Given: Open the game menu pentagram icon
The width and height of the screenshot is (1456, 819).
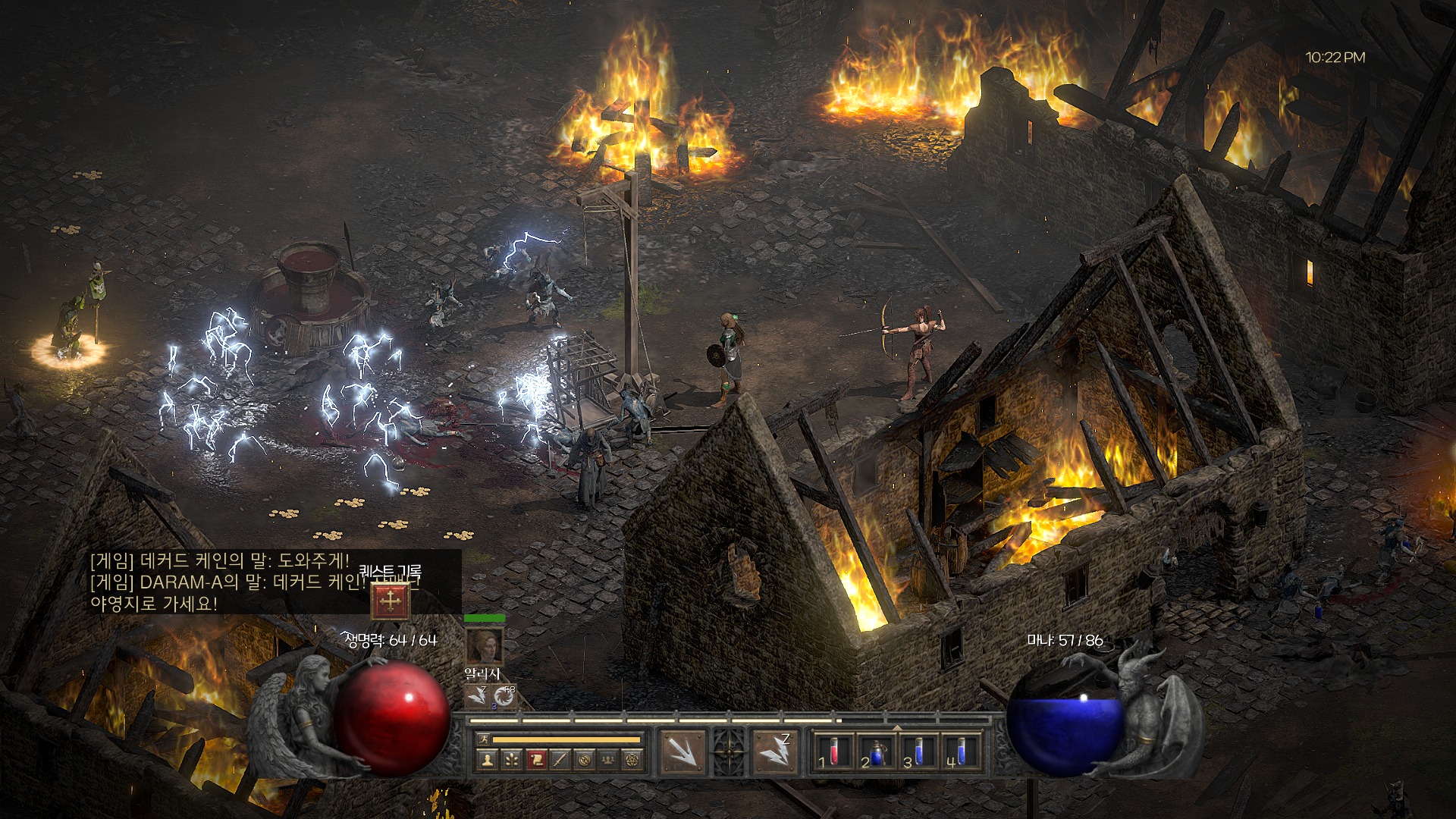Looking at the screenshot, I should coord(632,759).
